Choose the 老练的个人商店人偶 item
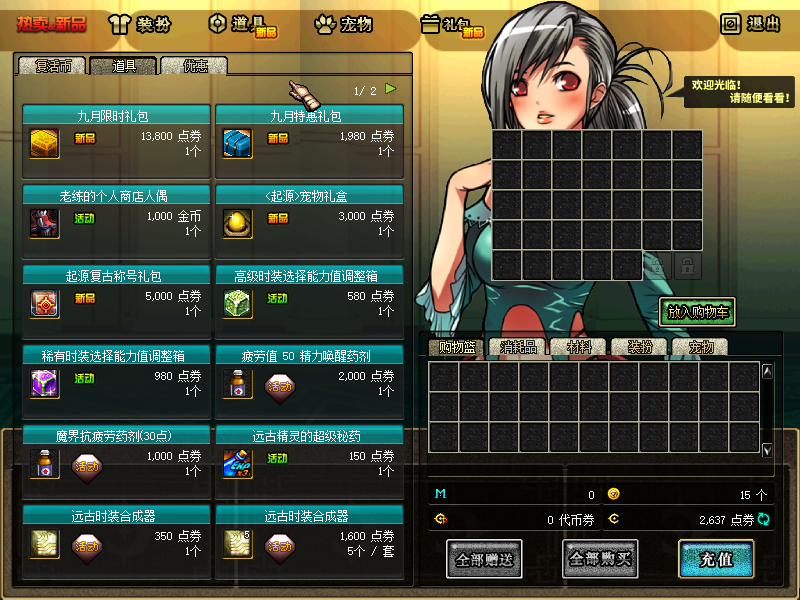800x600 pixels. (x=45, y=222)
